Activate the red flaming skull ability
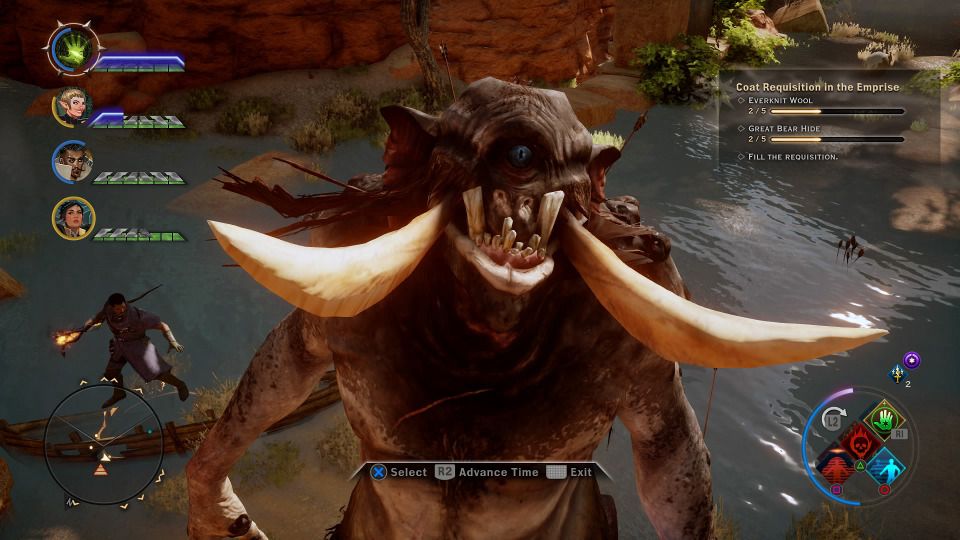960x540 pixels. 857,441
